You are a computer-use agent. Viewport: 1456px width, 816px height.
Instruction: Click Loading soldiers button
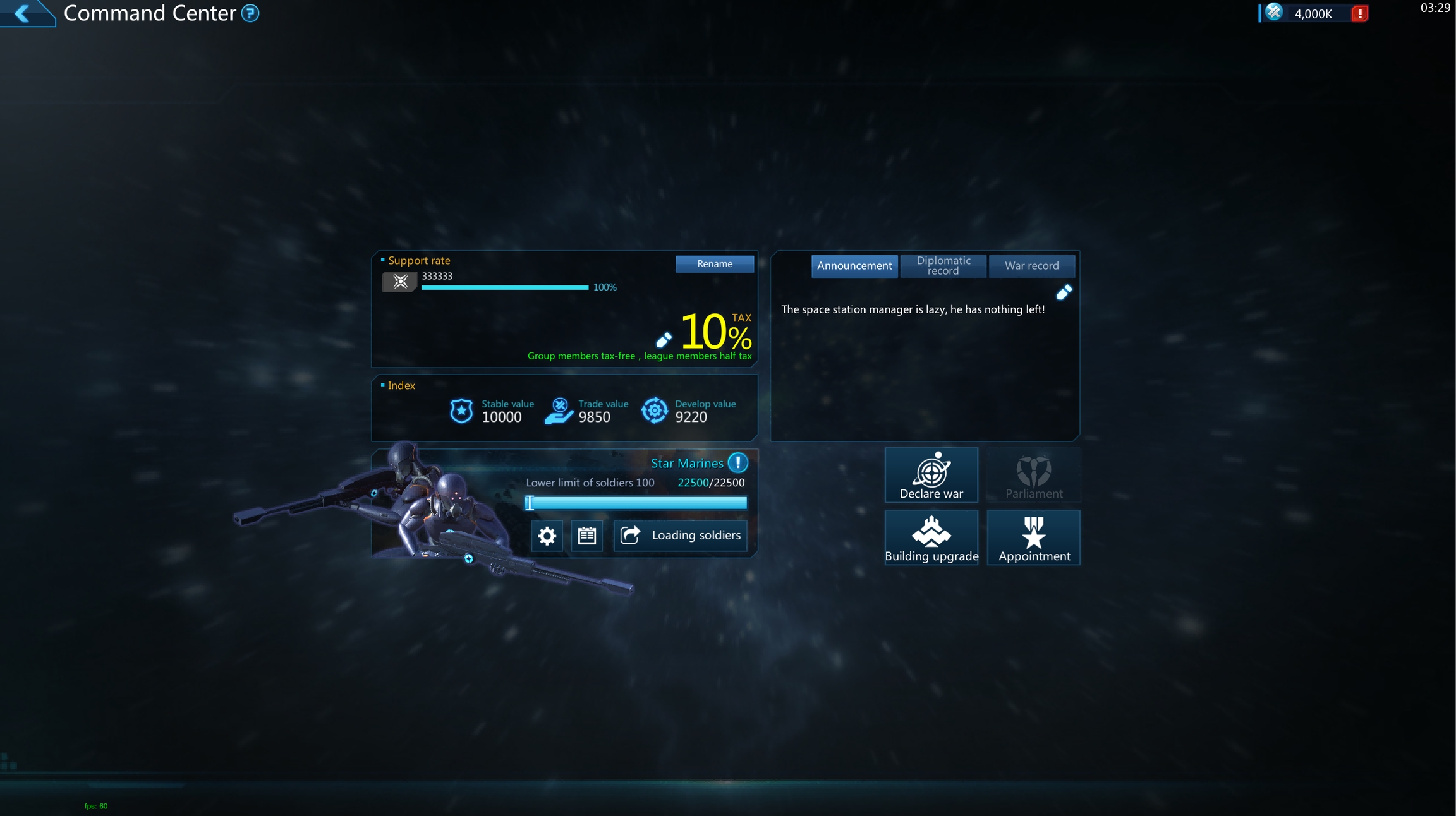680,536
